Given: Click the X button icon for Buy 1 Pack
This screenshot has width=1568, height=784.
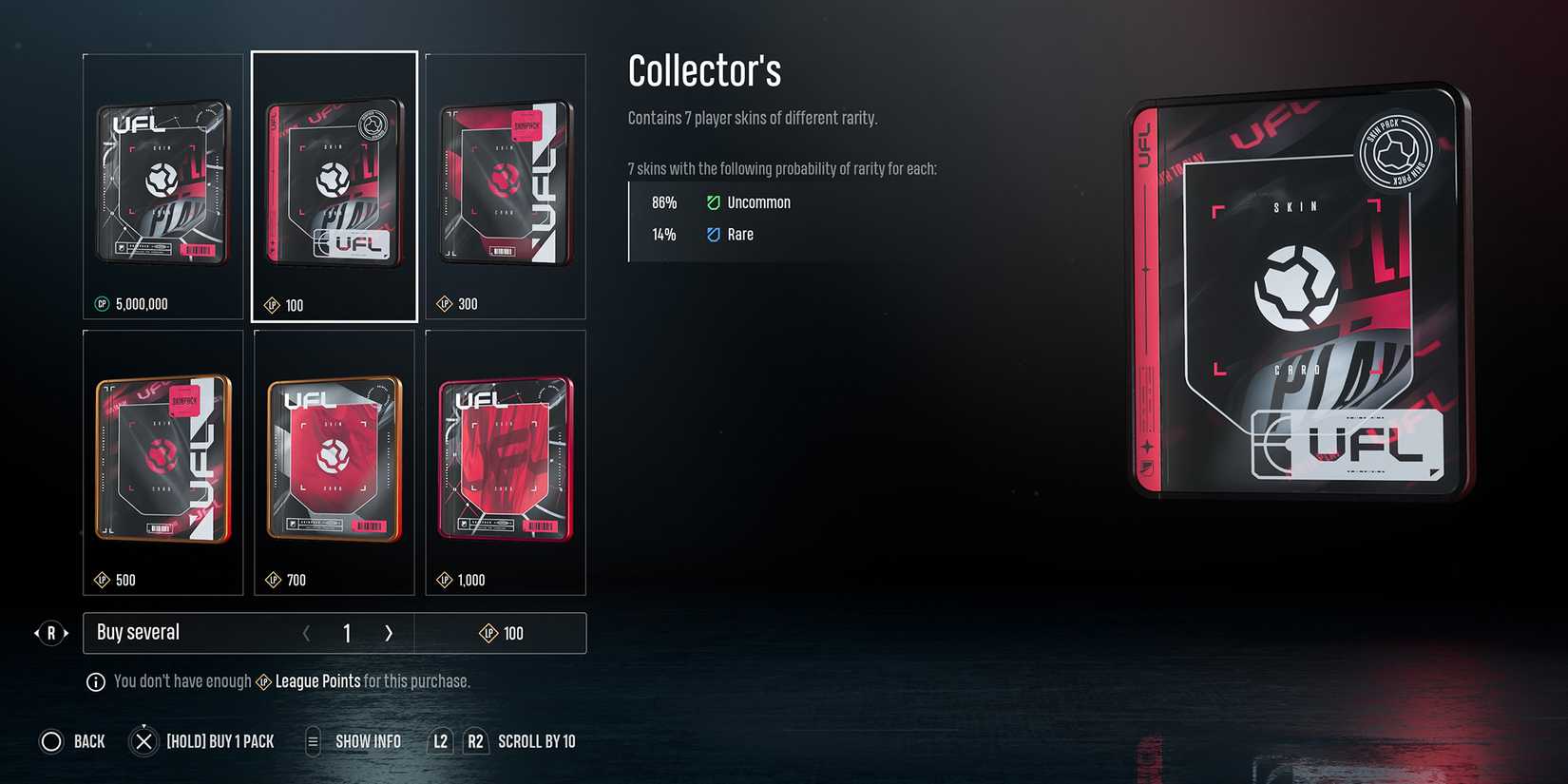Looking at the screenshot, I should 143,741.
